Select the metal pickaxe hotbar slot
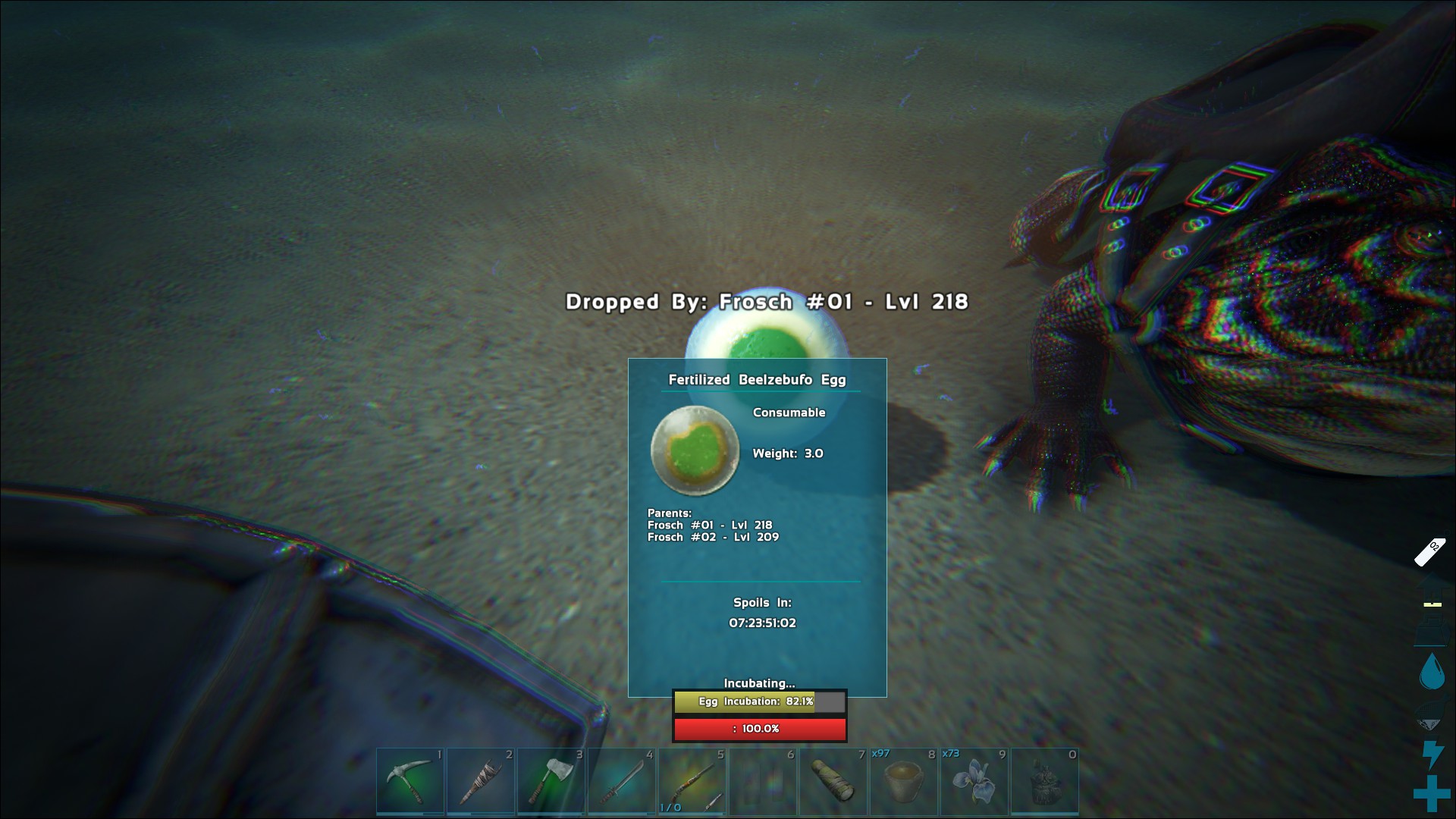The image size is (1456, 819). 410,781
